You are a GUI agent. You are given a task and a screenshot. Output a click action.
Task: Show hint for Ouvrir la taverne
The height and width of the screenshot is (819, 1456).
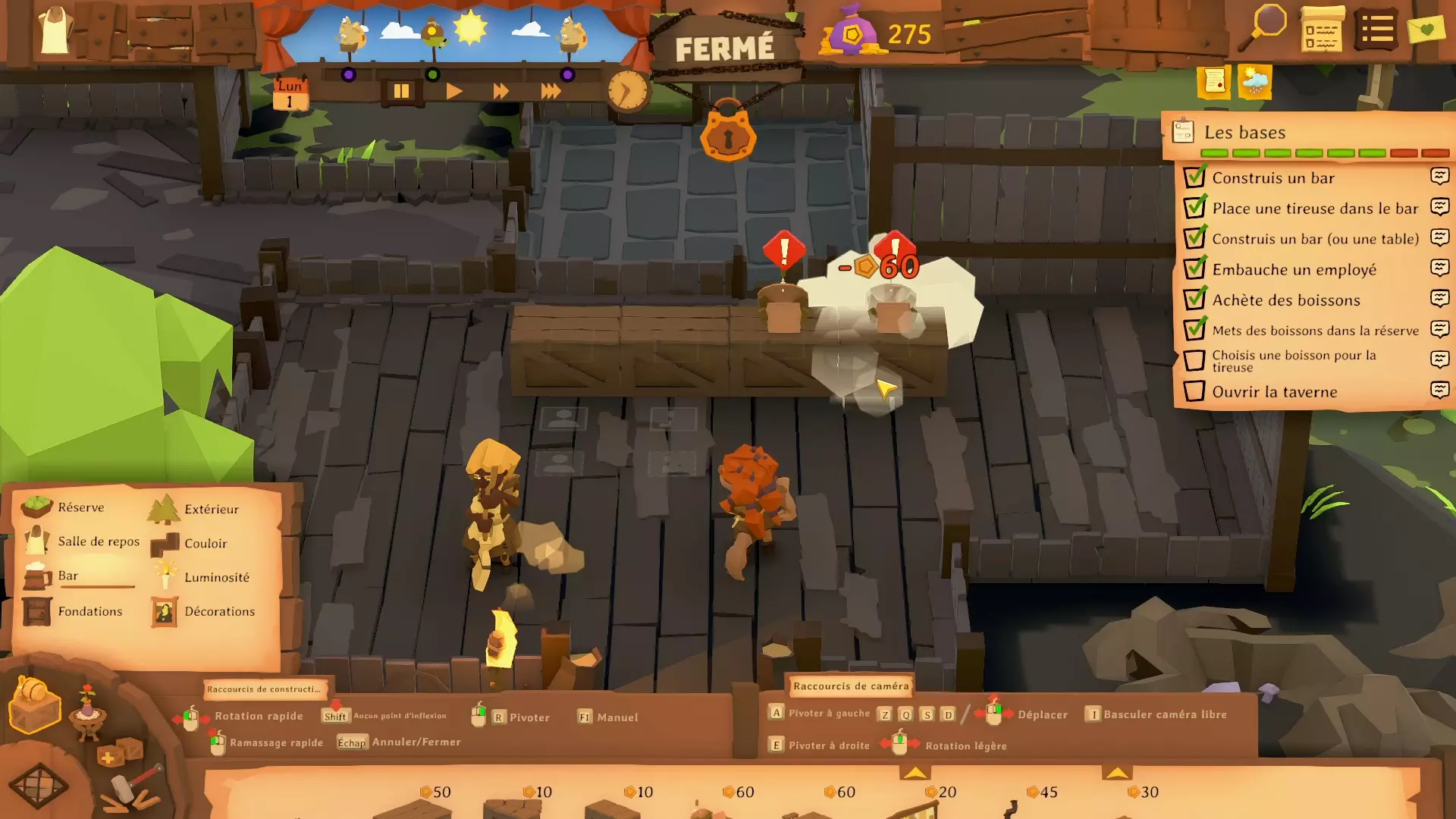(x=1439, y=390)
